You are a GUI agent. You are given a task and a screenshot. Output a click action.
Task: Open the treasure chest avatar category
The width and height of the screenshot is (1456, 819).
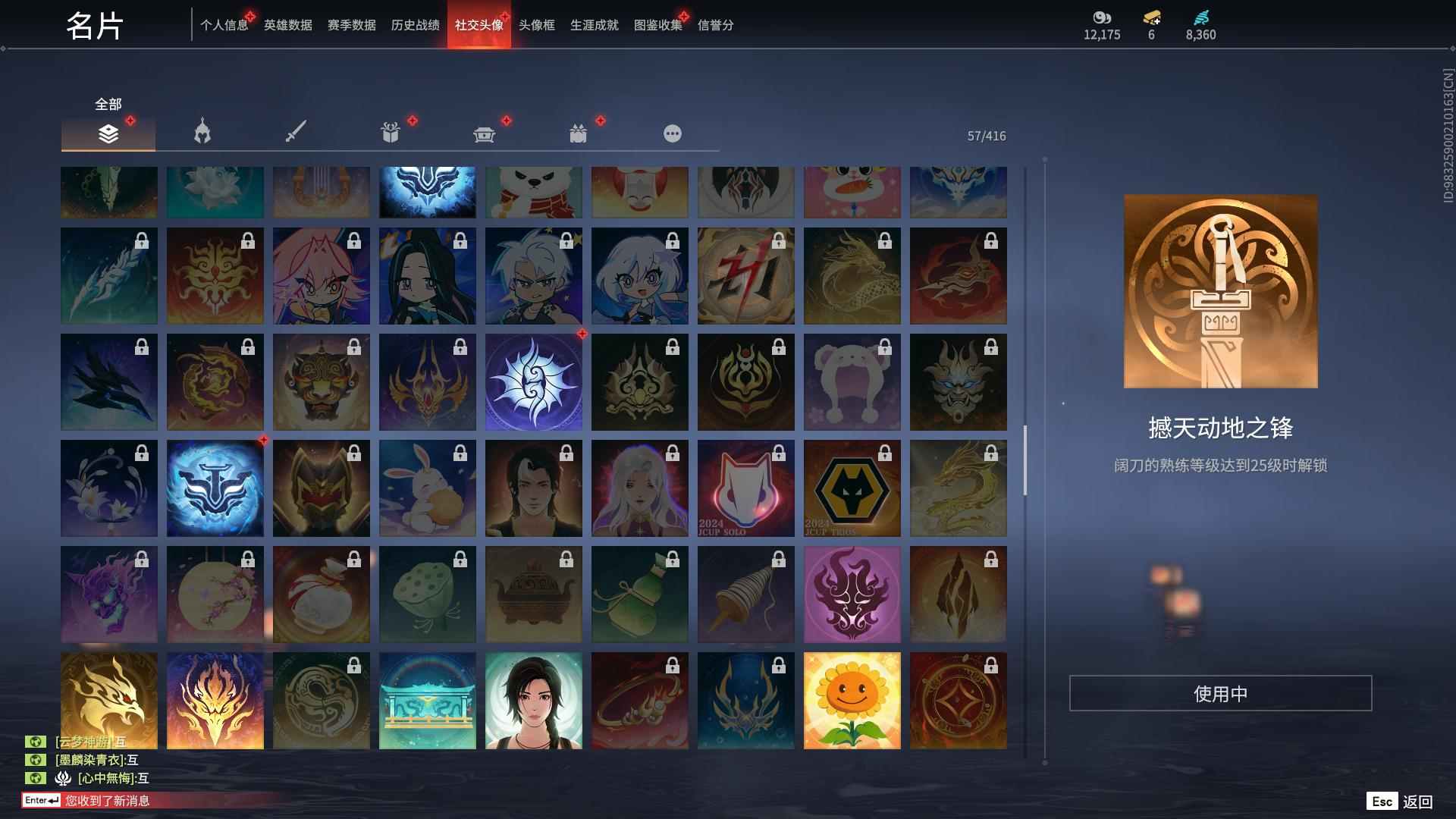pos(484,133)
